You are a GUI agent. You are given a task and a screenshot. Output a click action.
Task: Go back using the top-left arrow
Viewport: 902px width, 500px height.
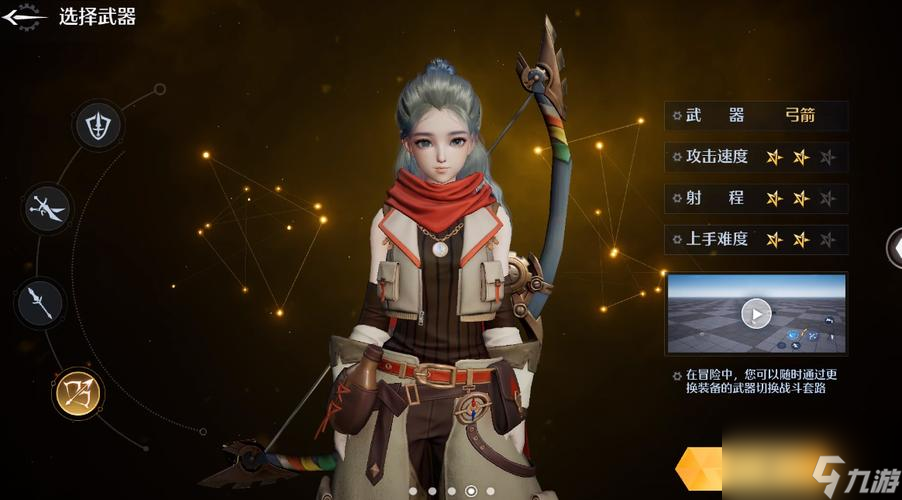pyautogui.click(x=24, y=16)
